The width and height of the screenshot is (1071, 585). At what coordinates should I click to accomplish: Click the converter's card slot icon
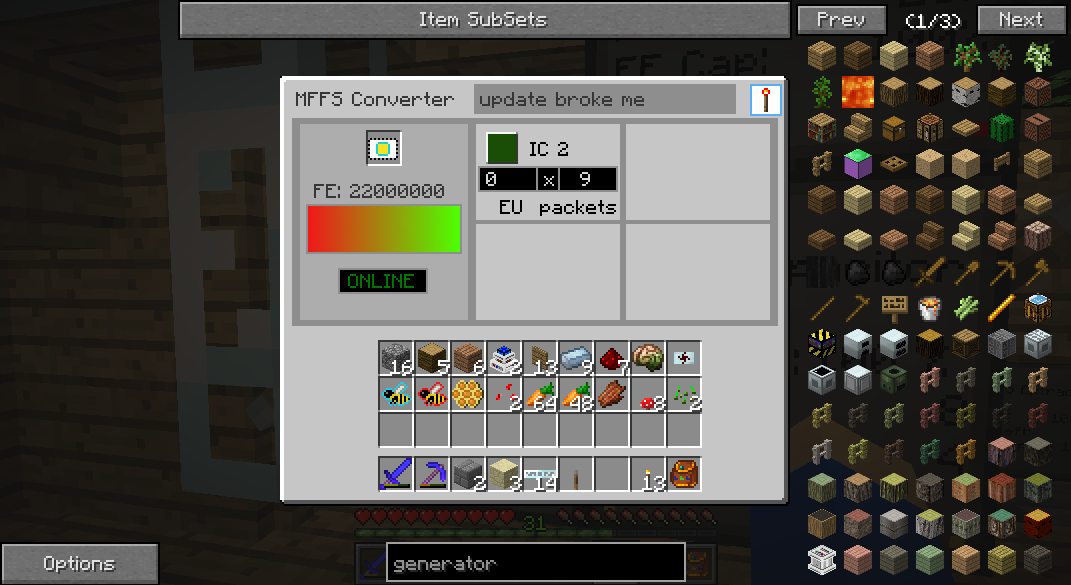pos(383,149)
